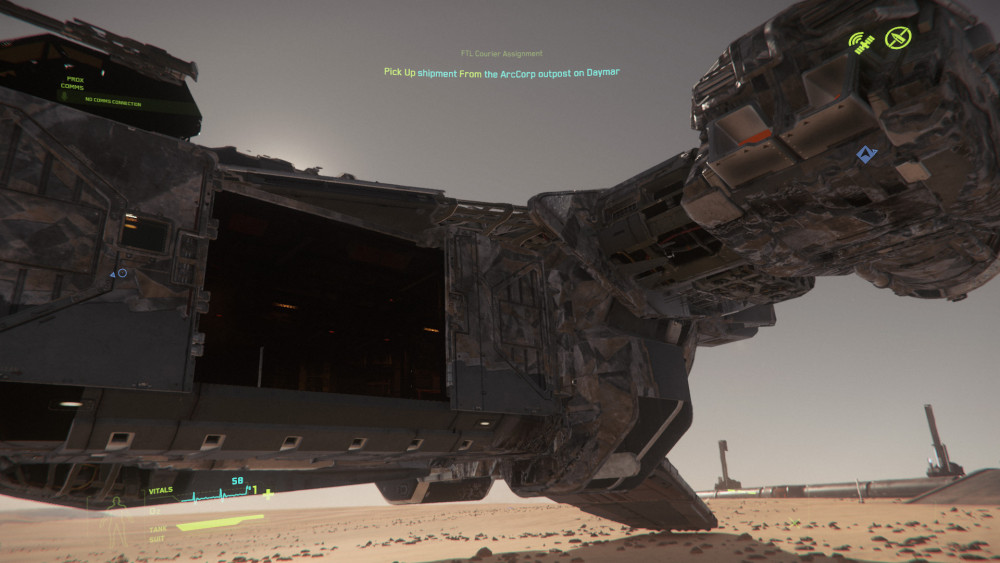Click the green crossed-out missile icon
Screen dimensions: 1000x563
pyautogui.click(x=899, y=39)
